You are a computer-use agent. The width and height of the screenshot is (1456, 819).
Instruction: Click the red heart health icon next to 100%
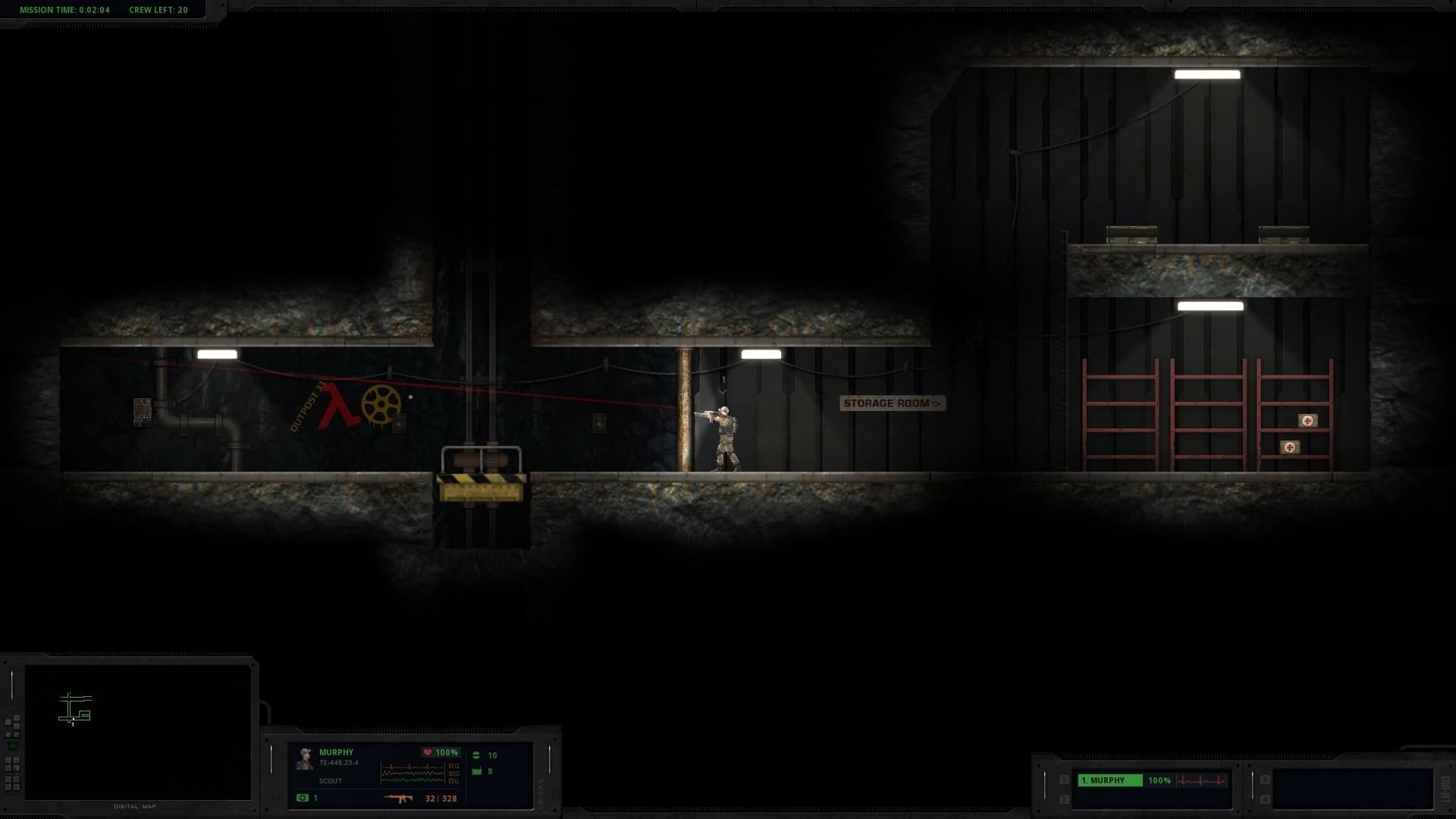428,752
